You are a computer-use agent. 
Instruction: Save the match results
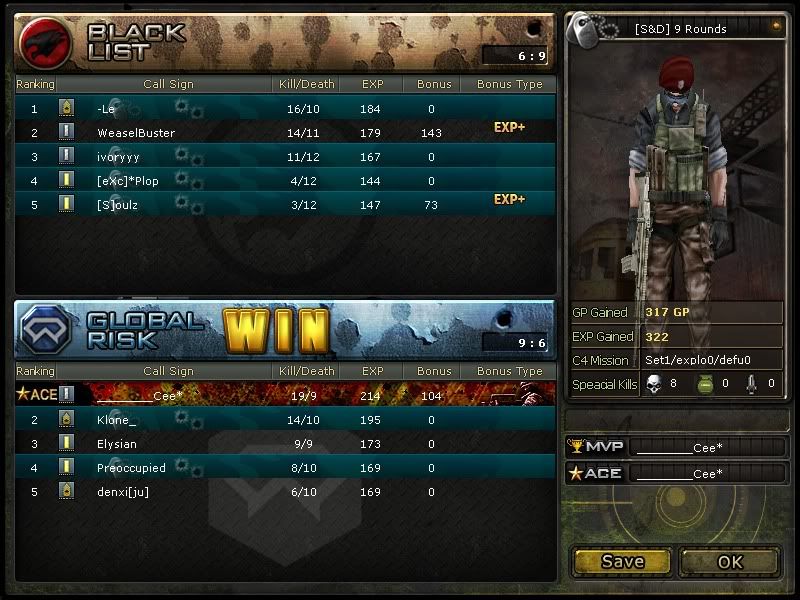(x=622, y=562)
